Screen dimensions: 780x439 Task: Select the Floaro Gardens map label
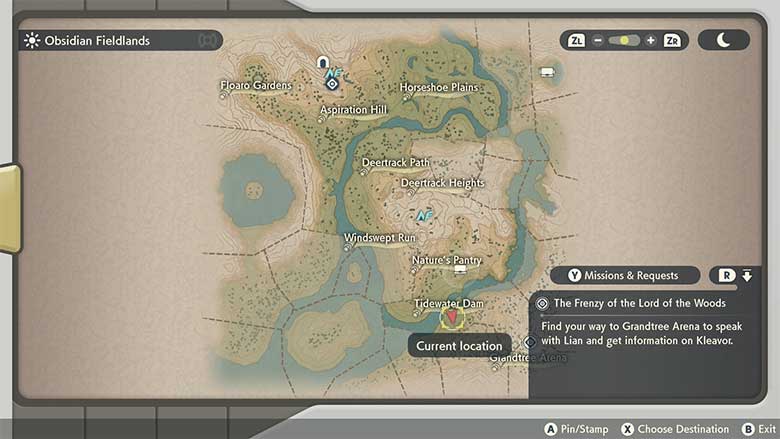[x=256, y=85]
